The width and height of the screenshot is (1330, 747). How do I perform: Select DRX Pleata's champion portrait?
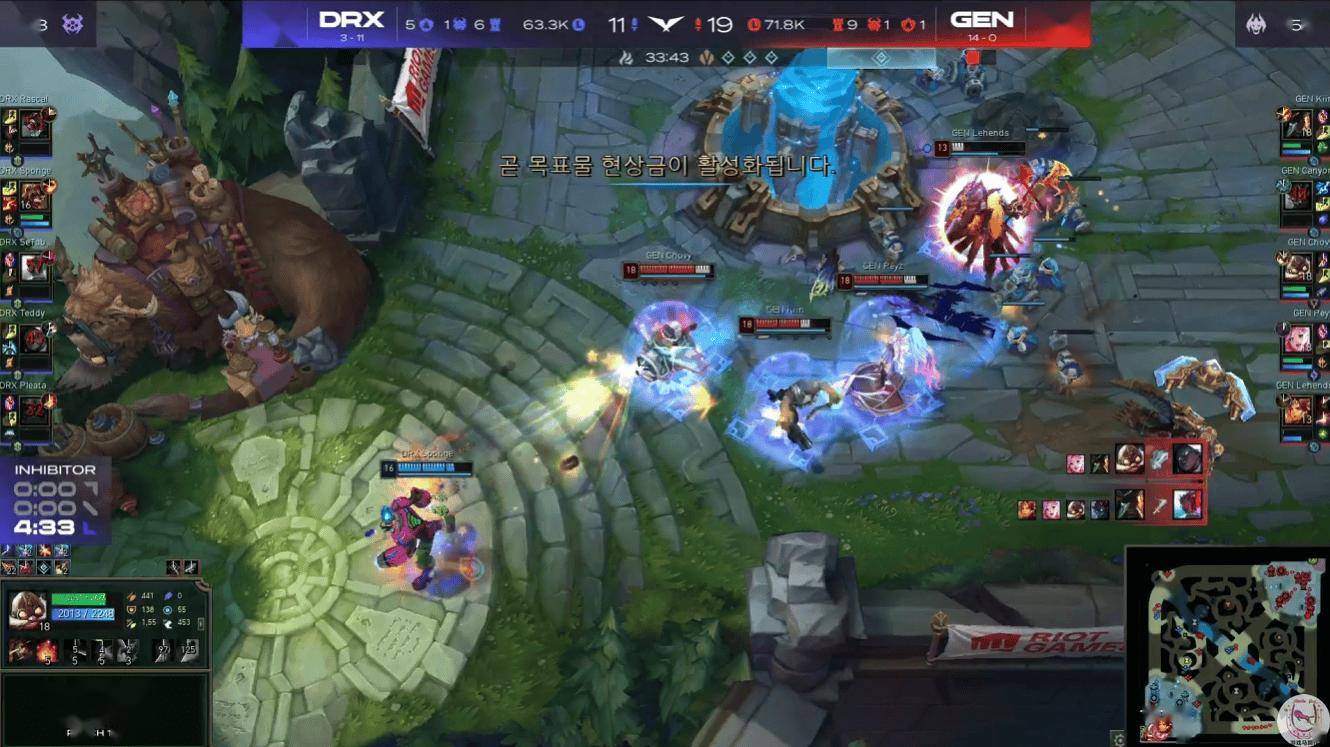(35, 410)
